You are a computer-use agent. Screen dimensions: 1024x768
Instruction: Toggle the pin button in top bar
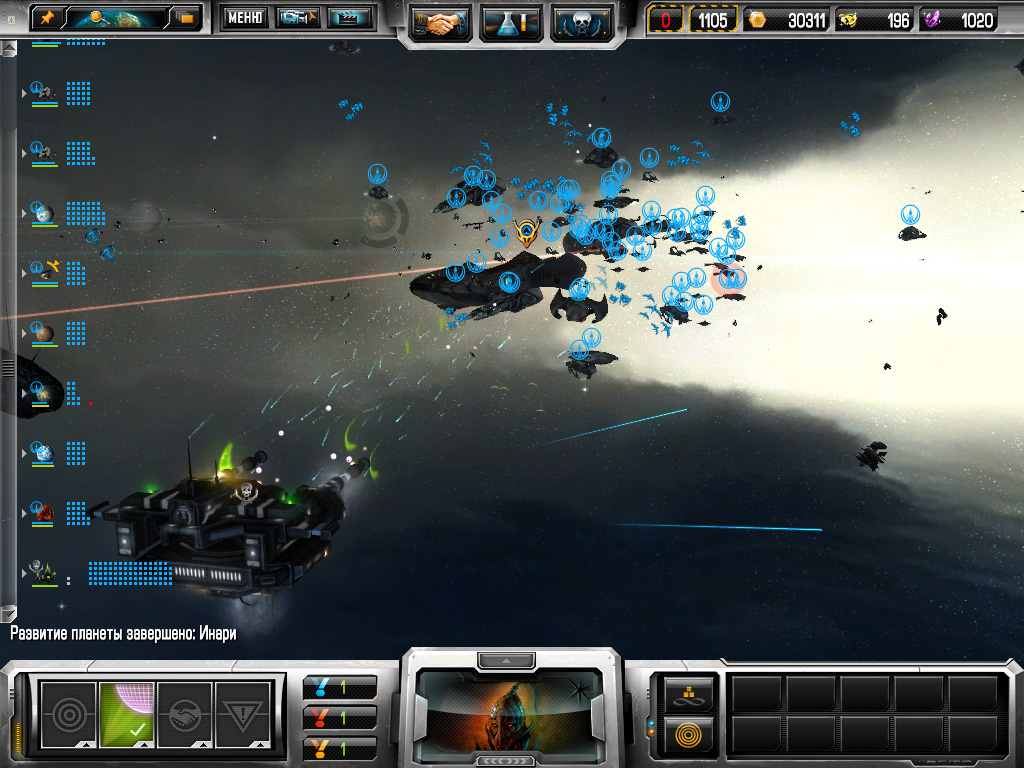click(x=46, y=17)
